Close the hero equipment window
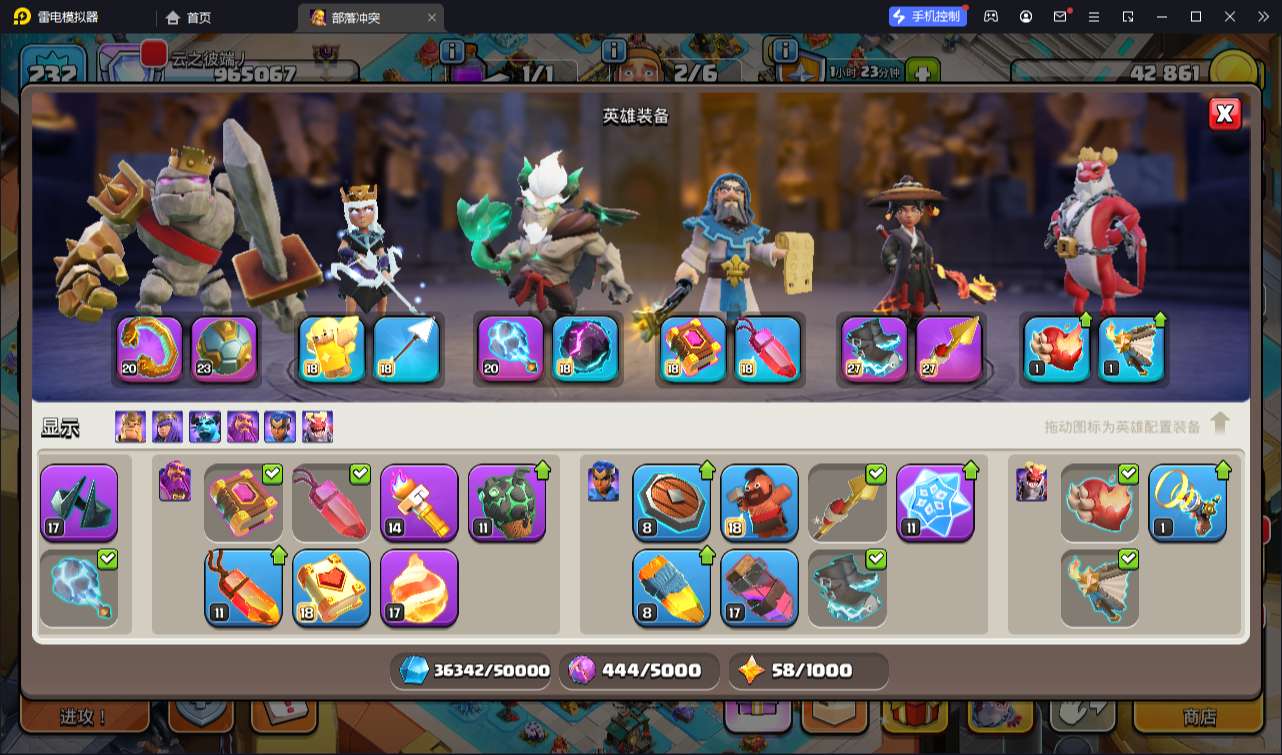Image resolution: width=1282 pixels, height=755 pixels. pos(1224,114)
